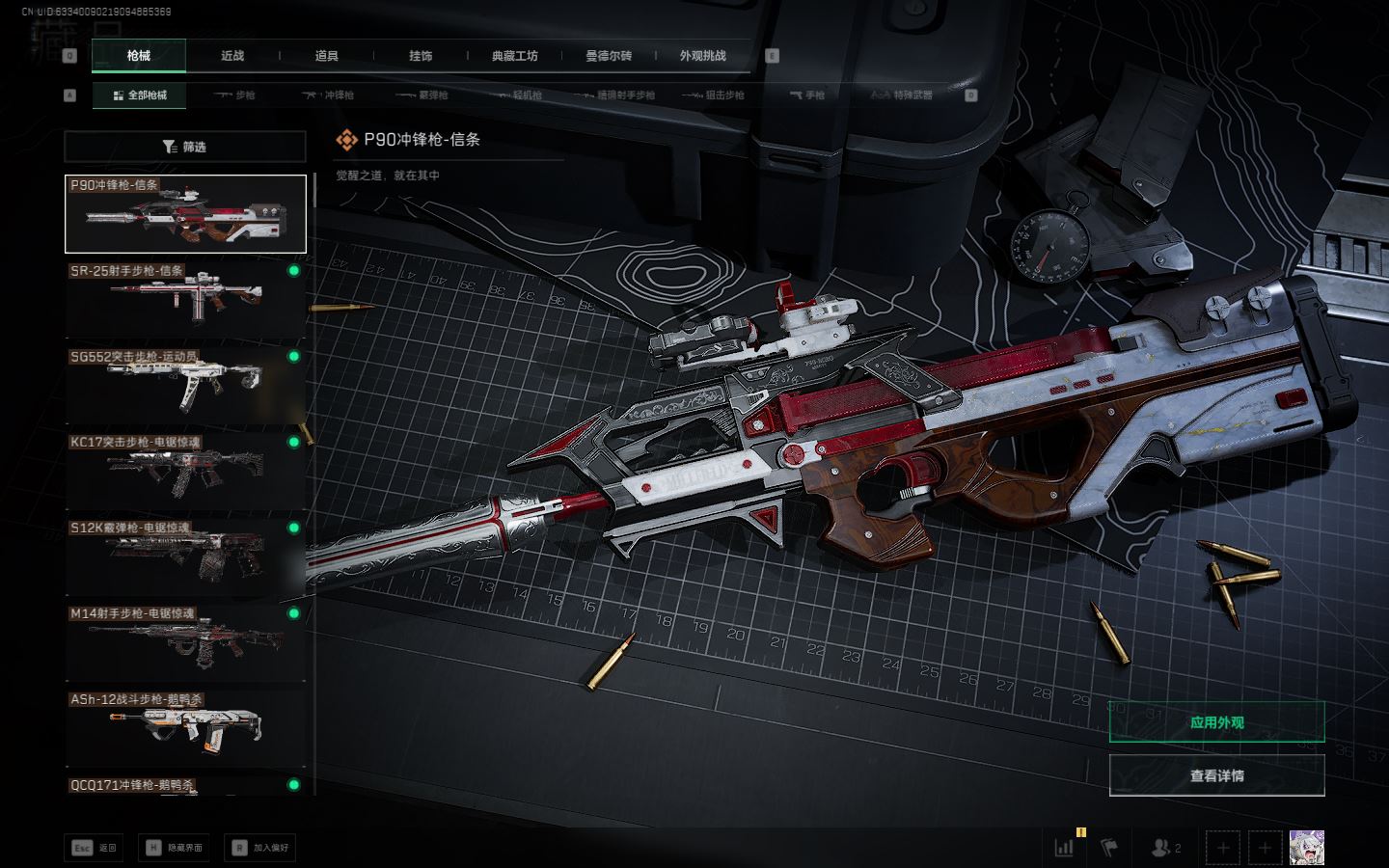This screenshot has width=1389, height=868.
Task: Pick the KC17突击步枪-电锯惊魂 skin
Action: [x=184, y=470]
